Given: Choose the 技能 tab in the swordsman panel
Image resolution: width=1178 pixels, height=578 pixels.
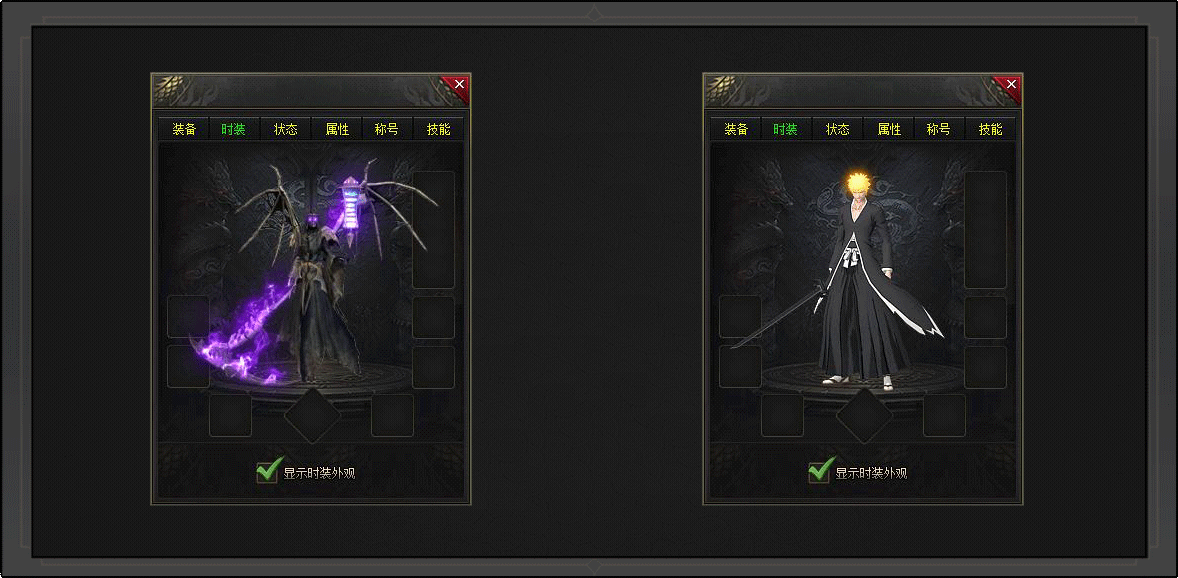Looking at the screenshot, I should 990,130.
